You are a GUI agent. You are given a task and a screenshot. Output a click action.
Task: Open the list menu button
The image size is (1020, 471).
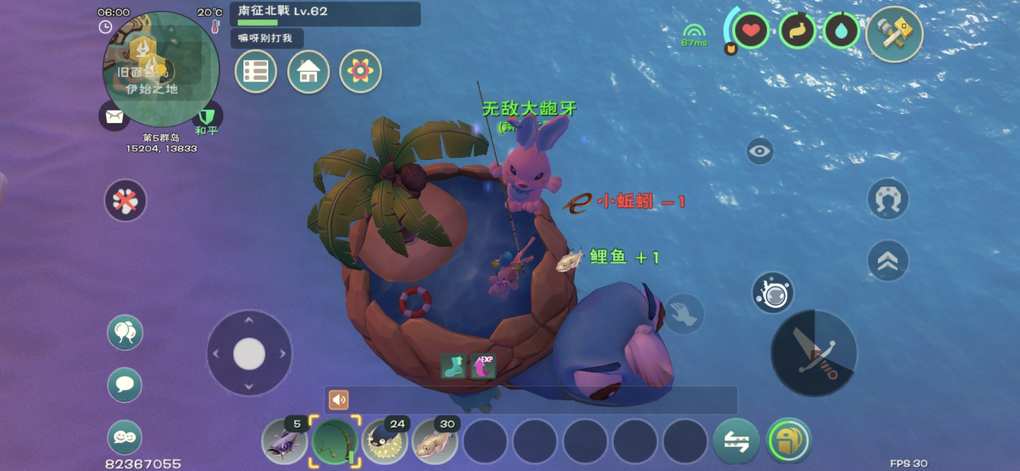click(256, 72)
